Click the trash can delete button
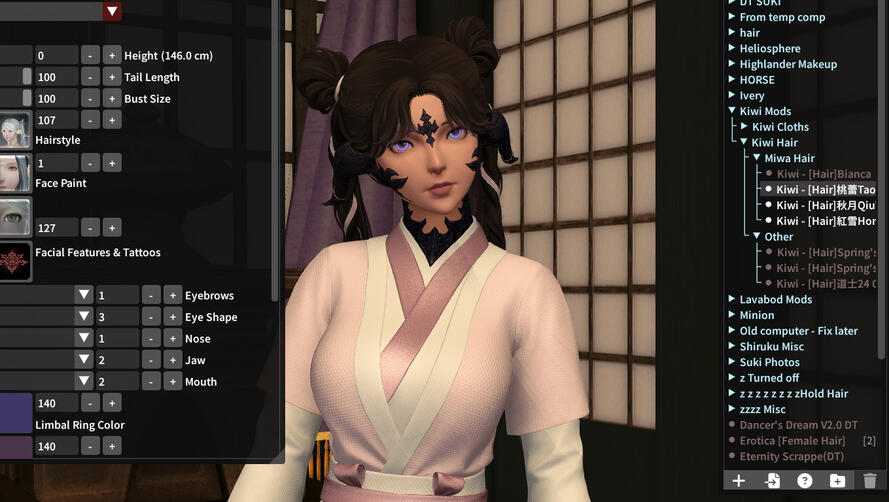The height and width of the screenshot is (502, 889). pyautogui.click(x=869, y=481)
